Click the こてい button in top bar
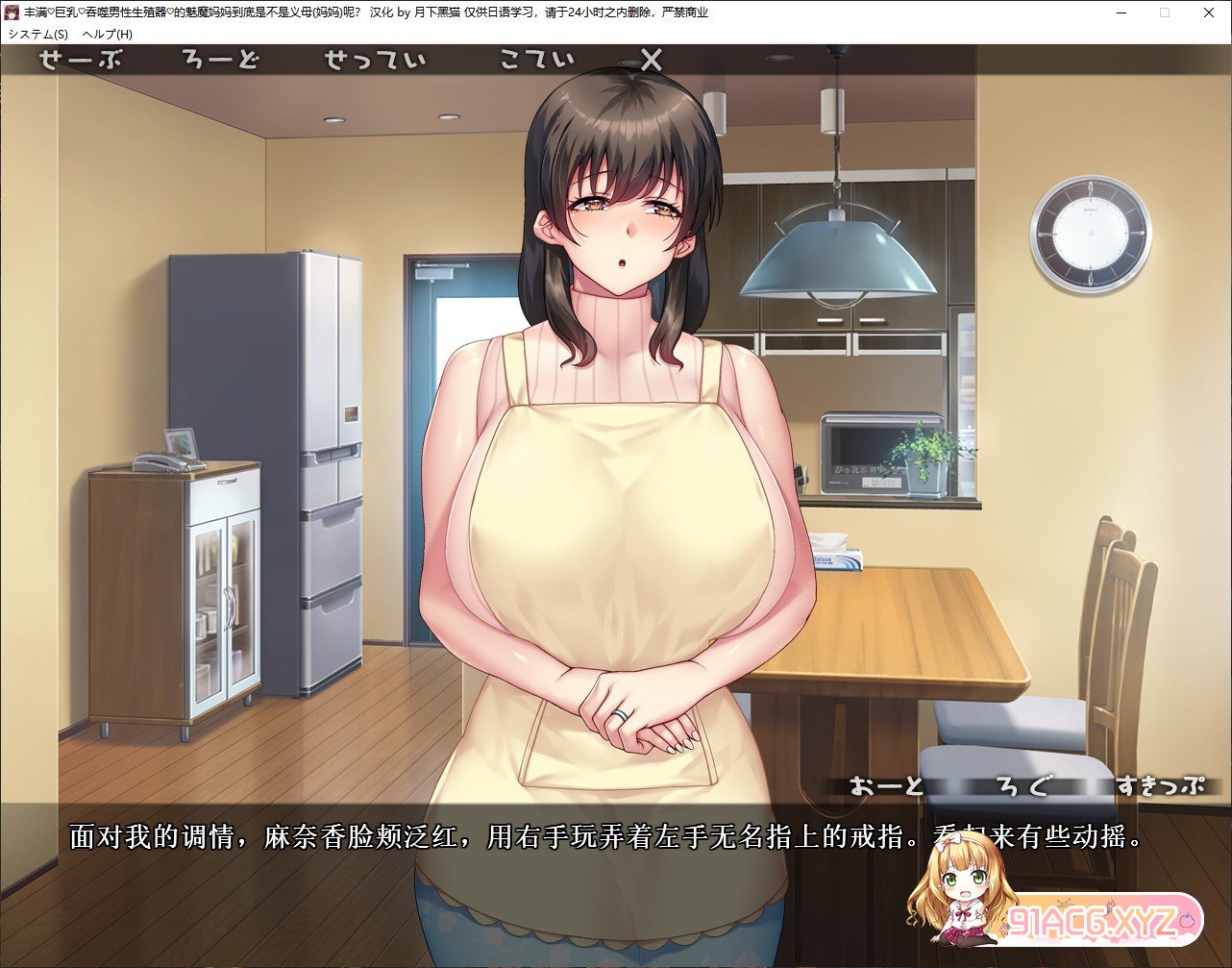 coord(536,60)
